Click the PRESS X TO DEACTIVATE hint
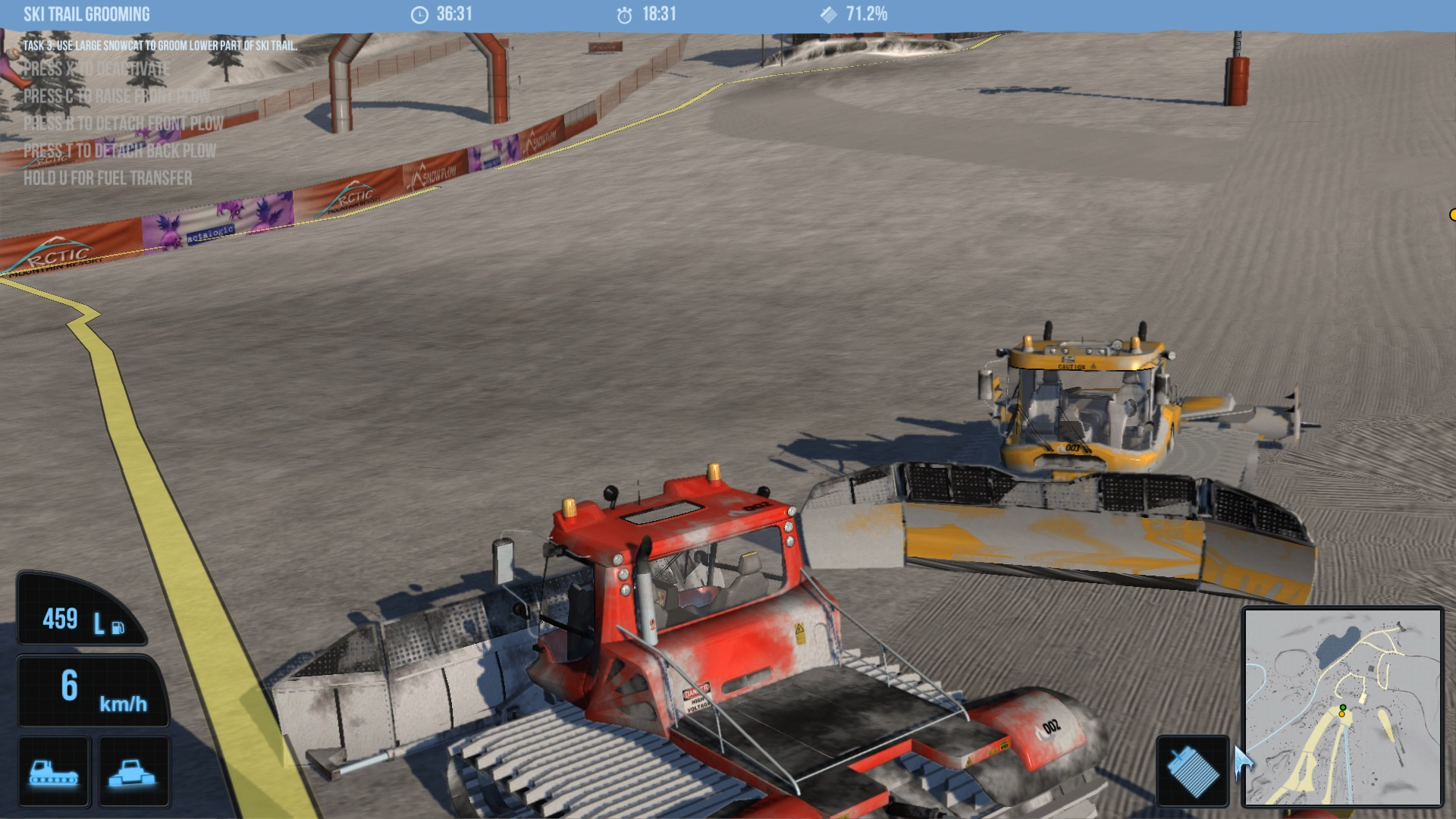Viewport: 1456px width, 819px height. 97,69
